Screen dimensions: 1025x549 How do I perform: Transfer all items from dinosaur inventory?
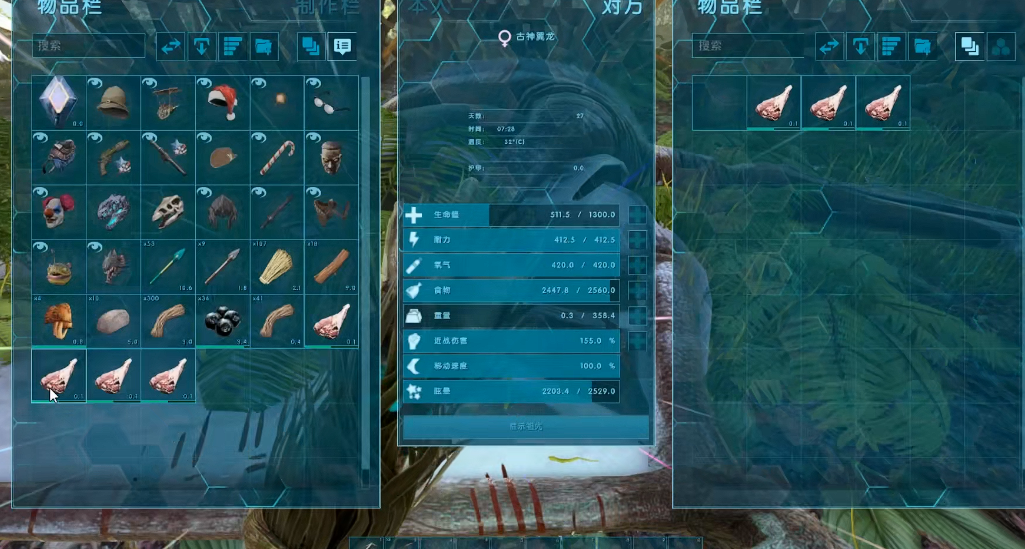829,46
